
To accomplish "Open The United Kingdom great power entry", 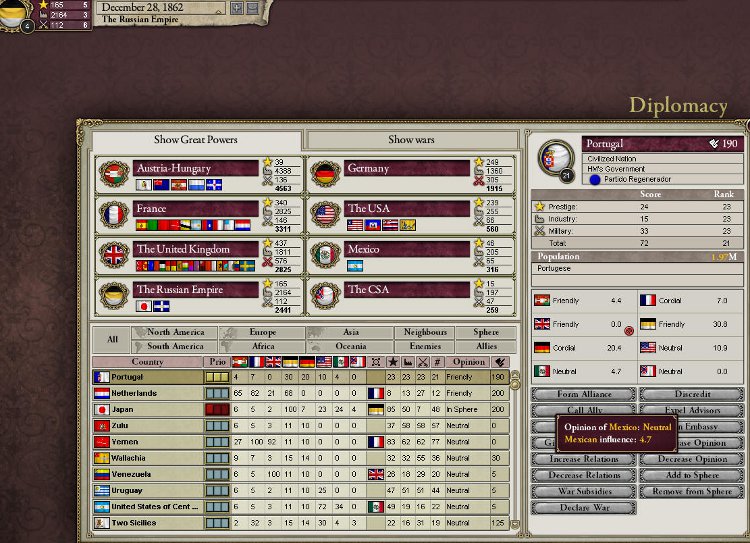I will click(x=196, y=249).
